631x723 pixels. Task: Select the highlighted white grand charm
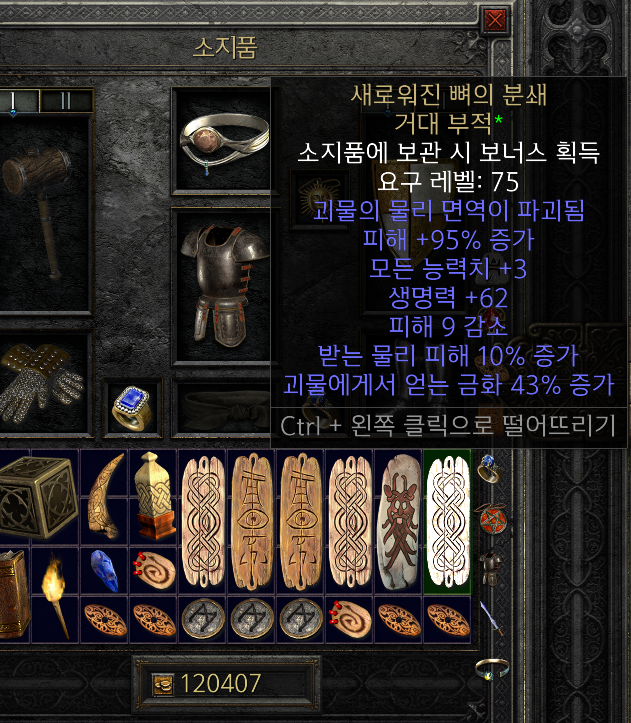[447, 520]
